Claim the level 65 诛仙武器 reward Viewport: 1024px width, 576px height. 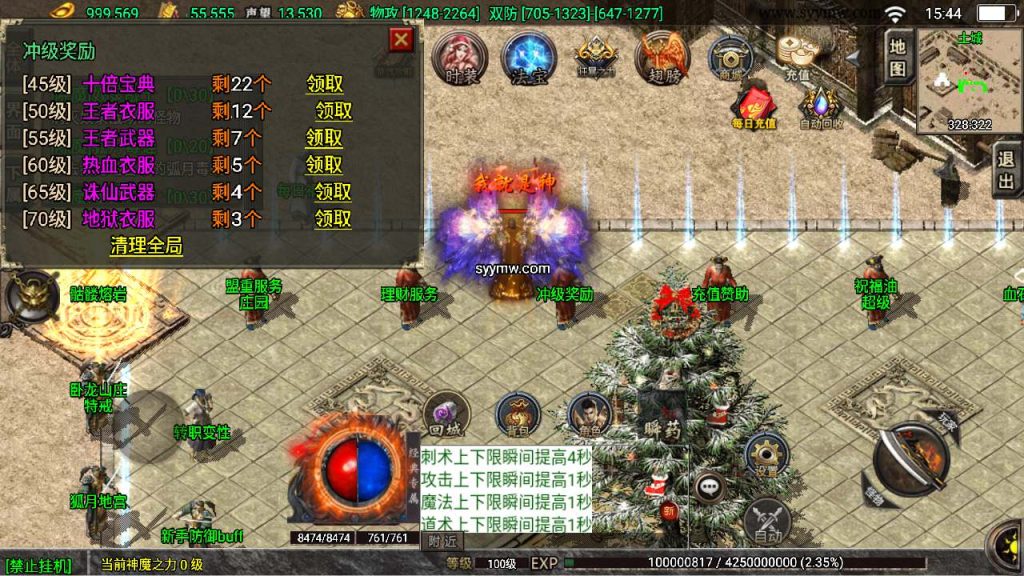[334, 192]
